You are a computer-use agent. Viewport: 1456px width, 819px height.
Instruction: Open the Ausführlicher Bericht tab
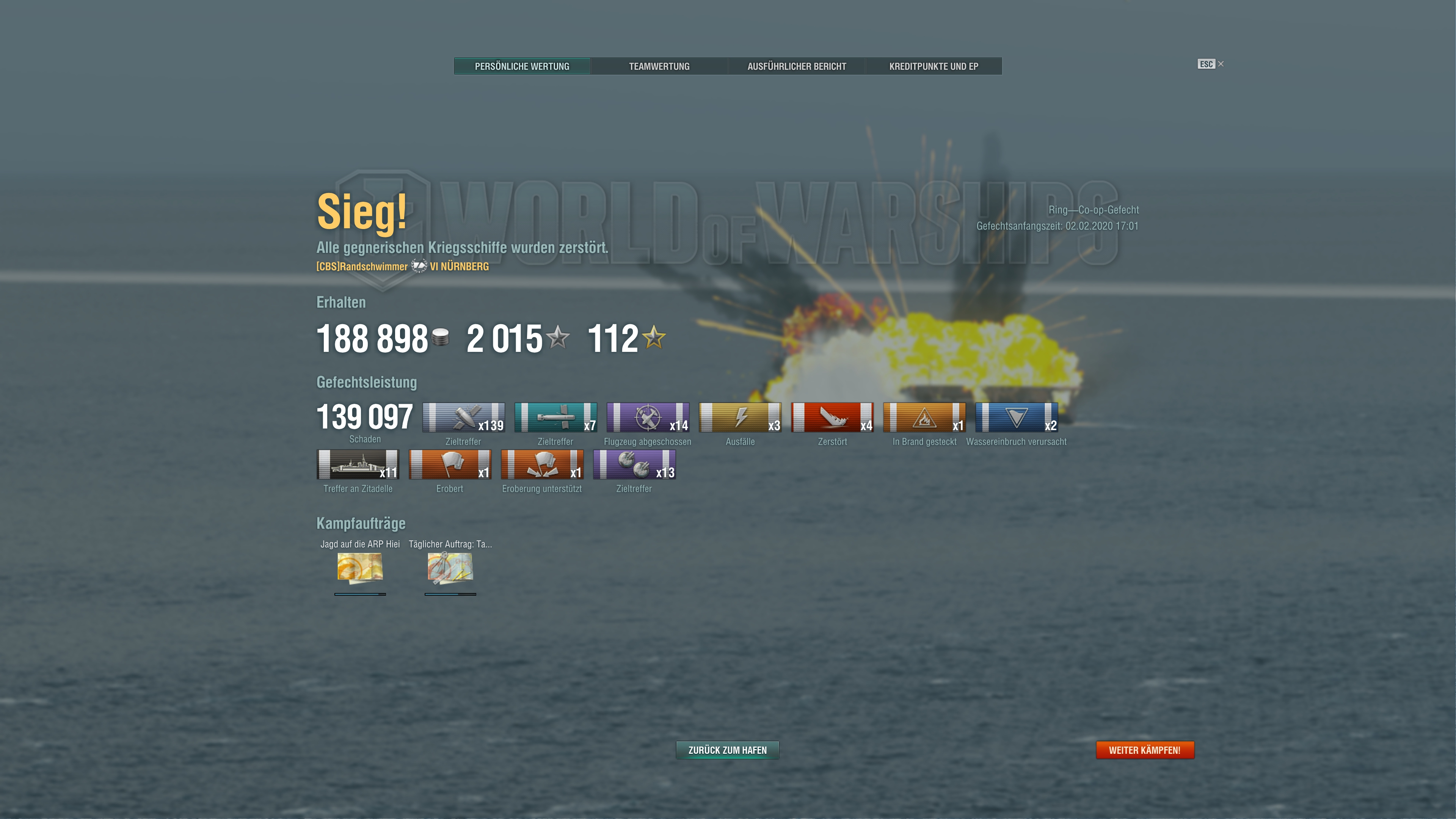coord(796,66)
